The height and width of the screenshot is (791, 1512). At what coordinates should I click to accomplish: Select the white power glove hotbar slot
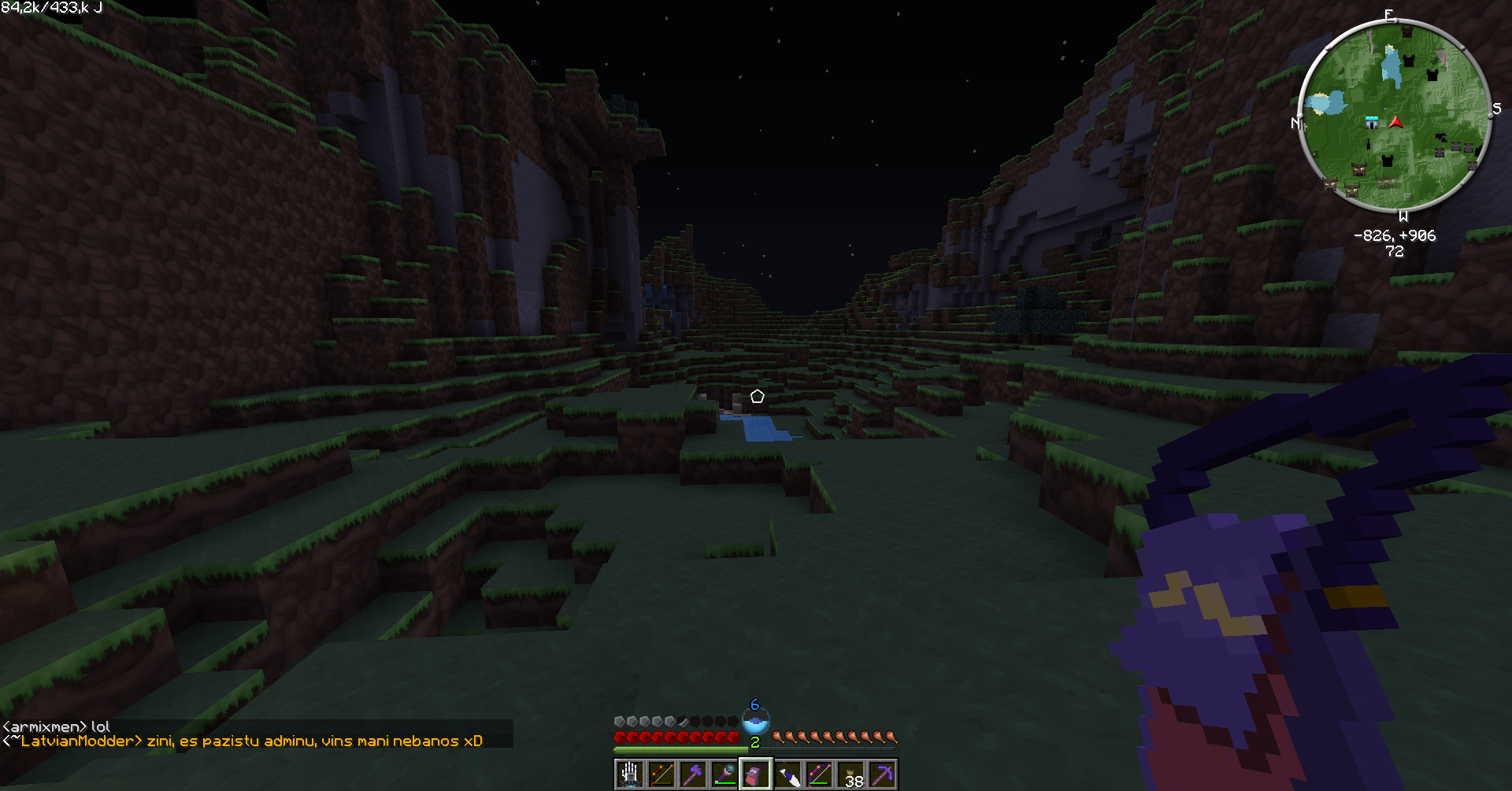pos(630,775)
